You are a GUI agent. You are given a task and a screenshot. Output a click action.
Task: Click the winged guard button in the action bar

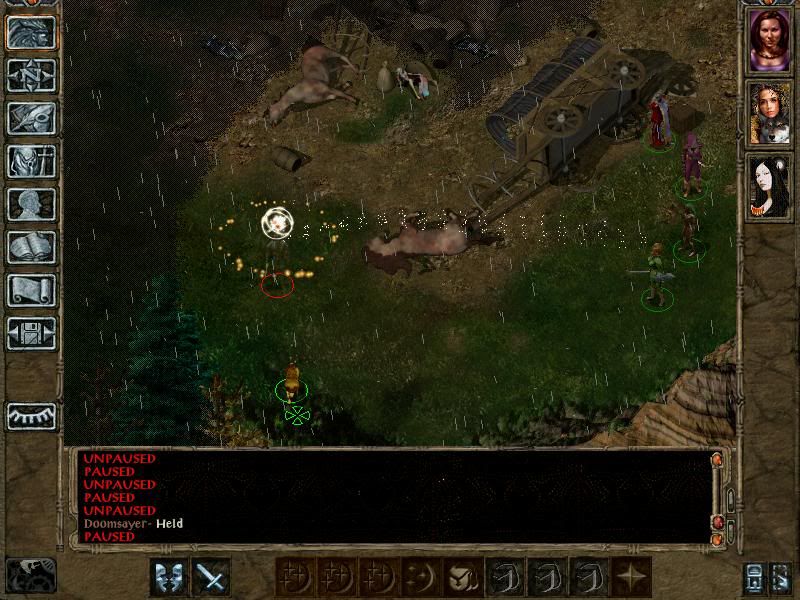(168, 577)
